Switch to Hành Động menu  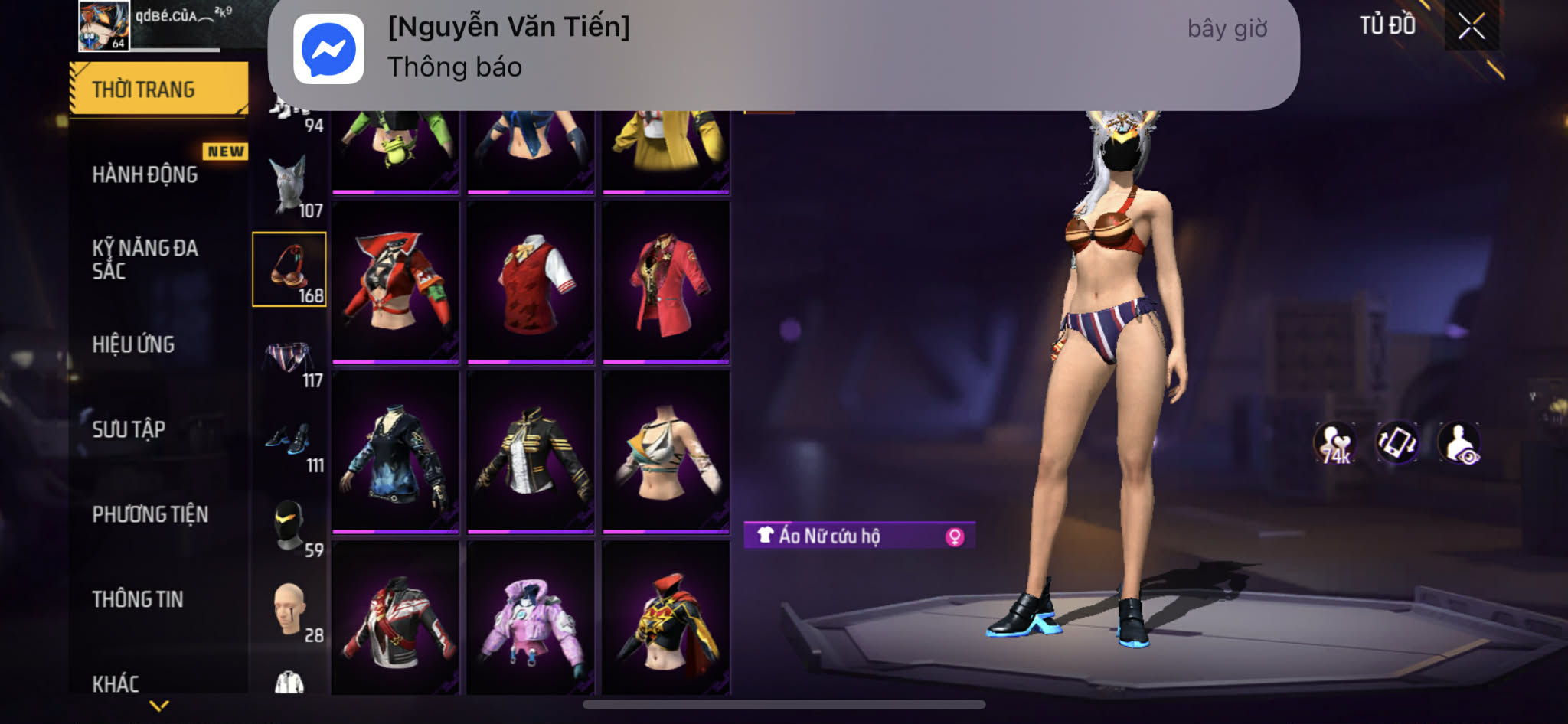[145, 174]
